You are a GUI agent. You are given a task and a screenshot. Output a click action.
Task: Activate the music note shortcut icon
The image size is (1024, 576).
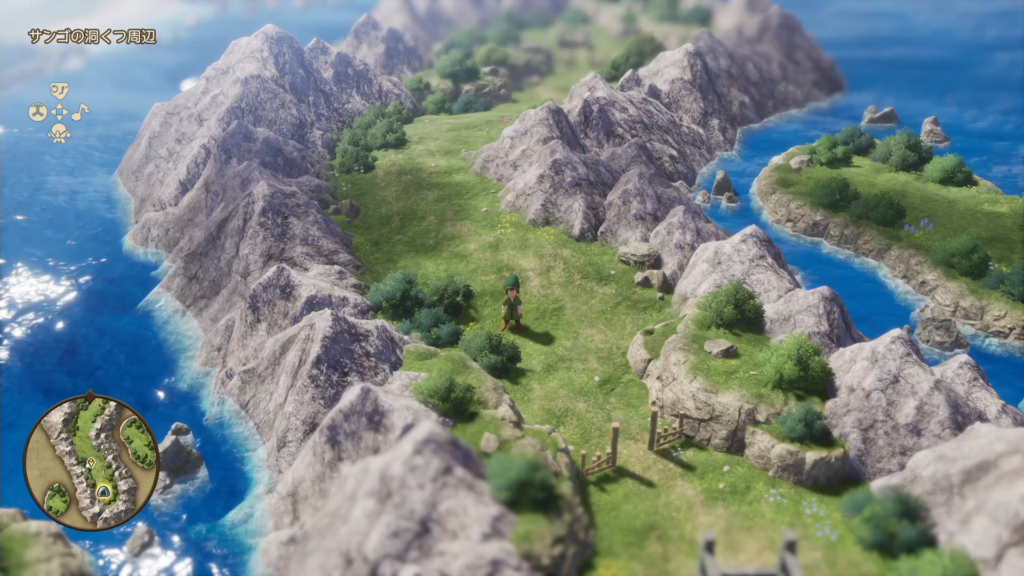tap(80, 112)
